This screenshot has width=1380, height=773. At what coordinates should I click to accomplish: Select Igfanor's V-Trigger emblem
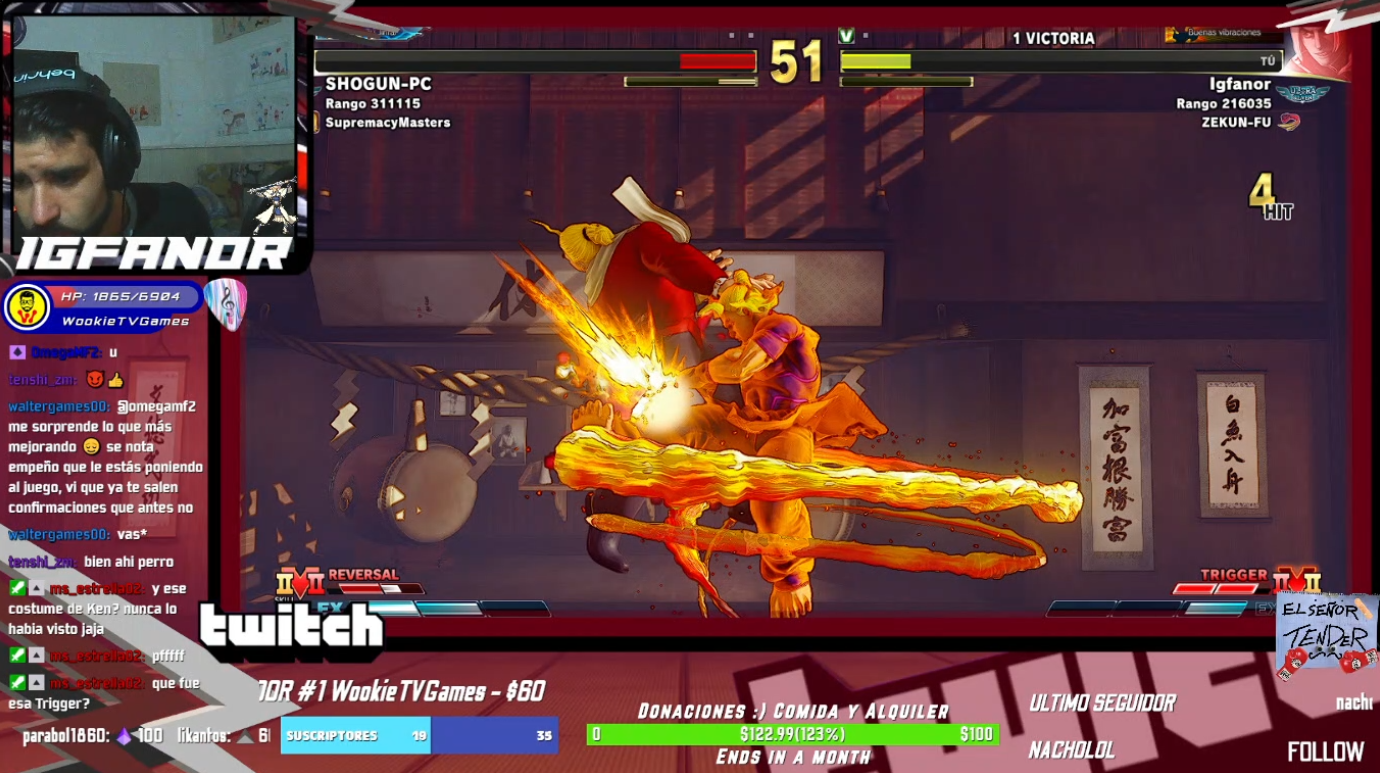1296,581
